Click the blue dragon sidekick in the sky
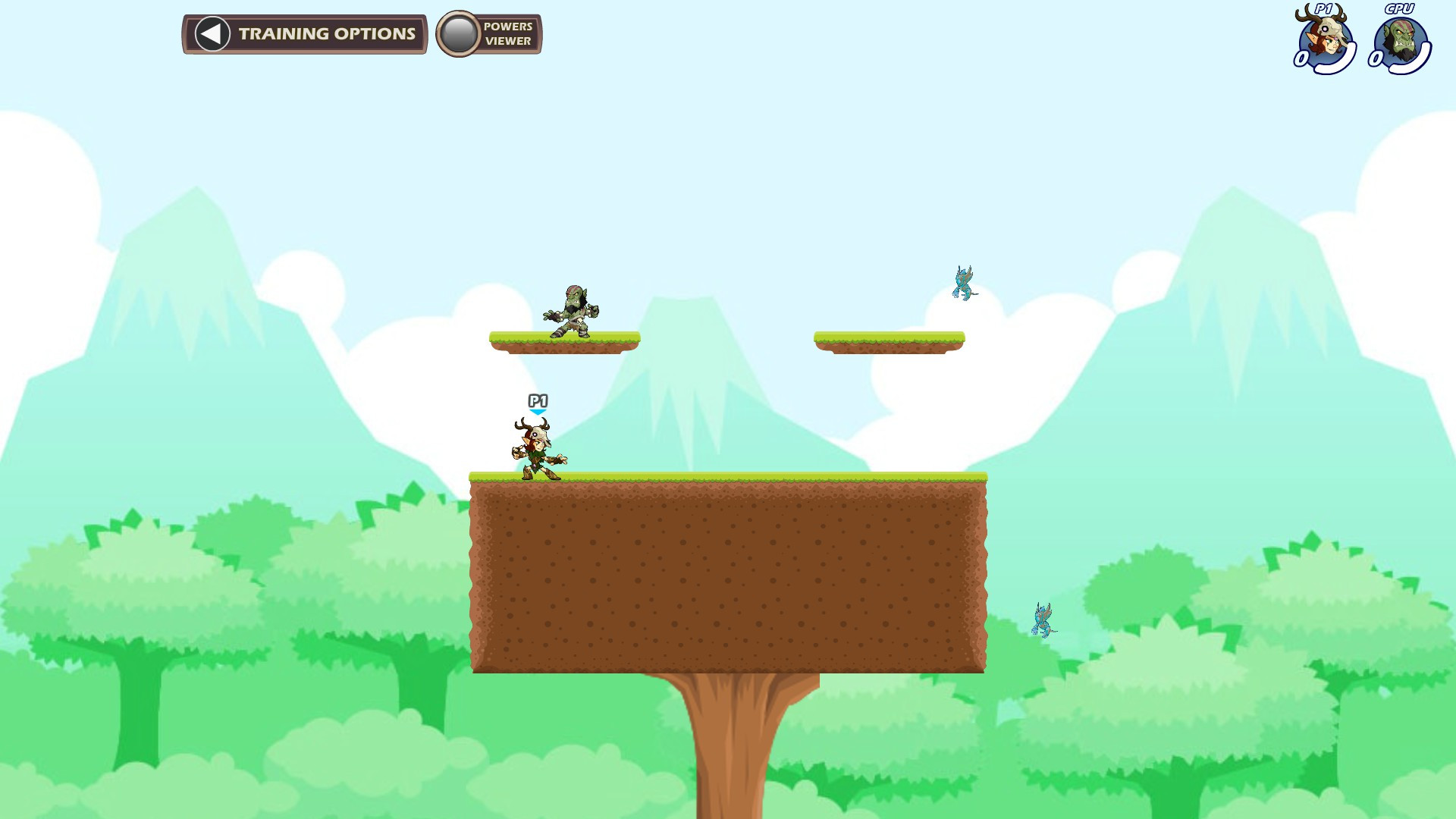This screenshot has height=819, width=1456. [x=963, y=284]
